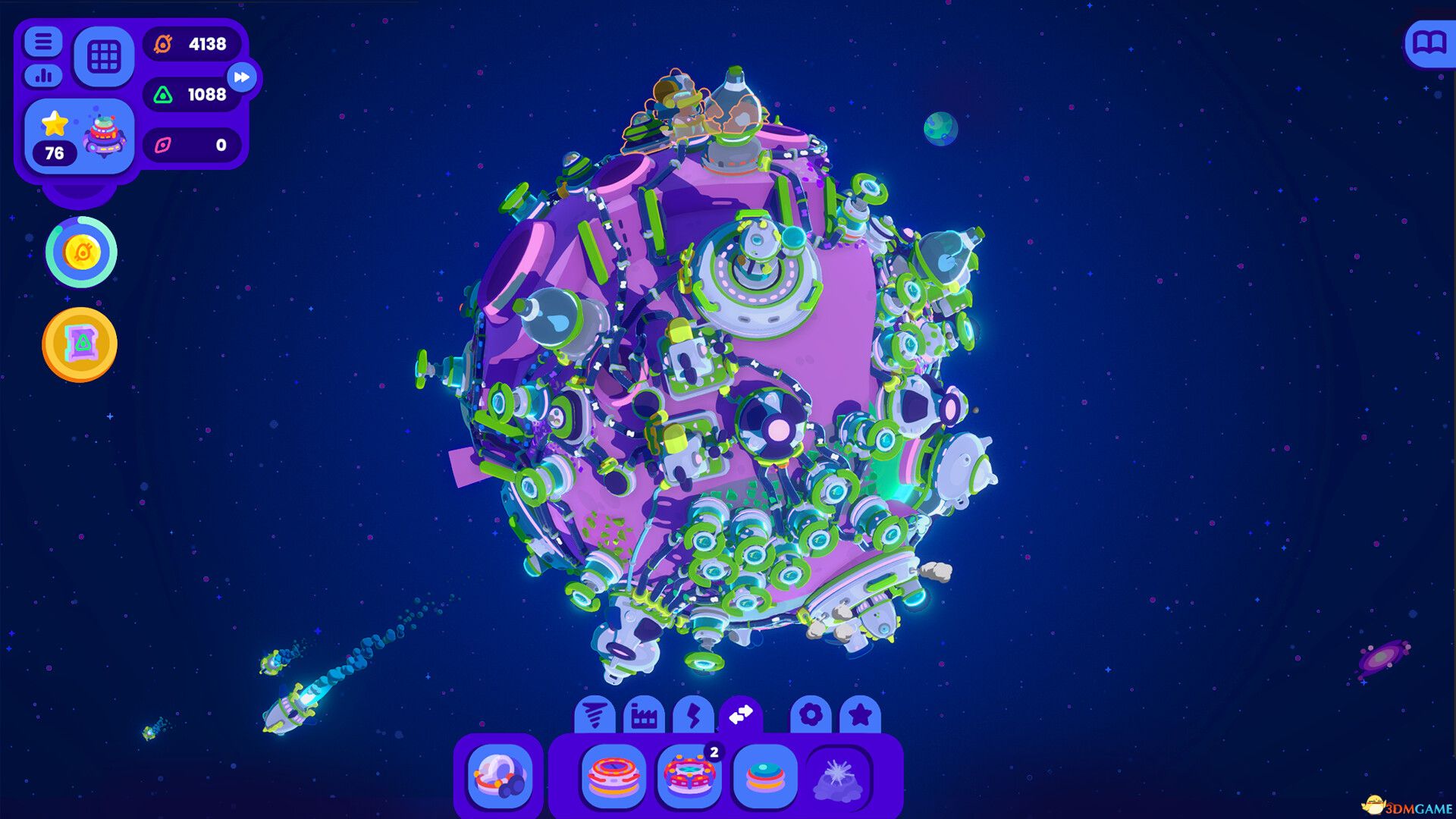Toggle the fast-forward speed control
1456x819 pixels.
click(241, 76)
